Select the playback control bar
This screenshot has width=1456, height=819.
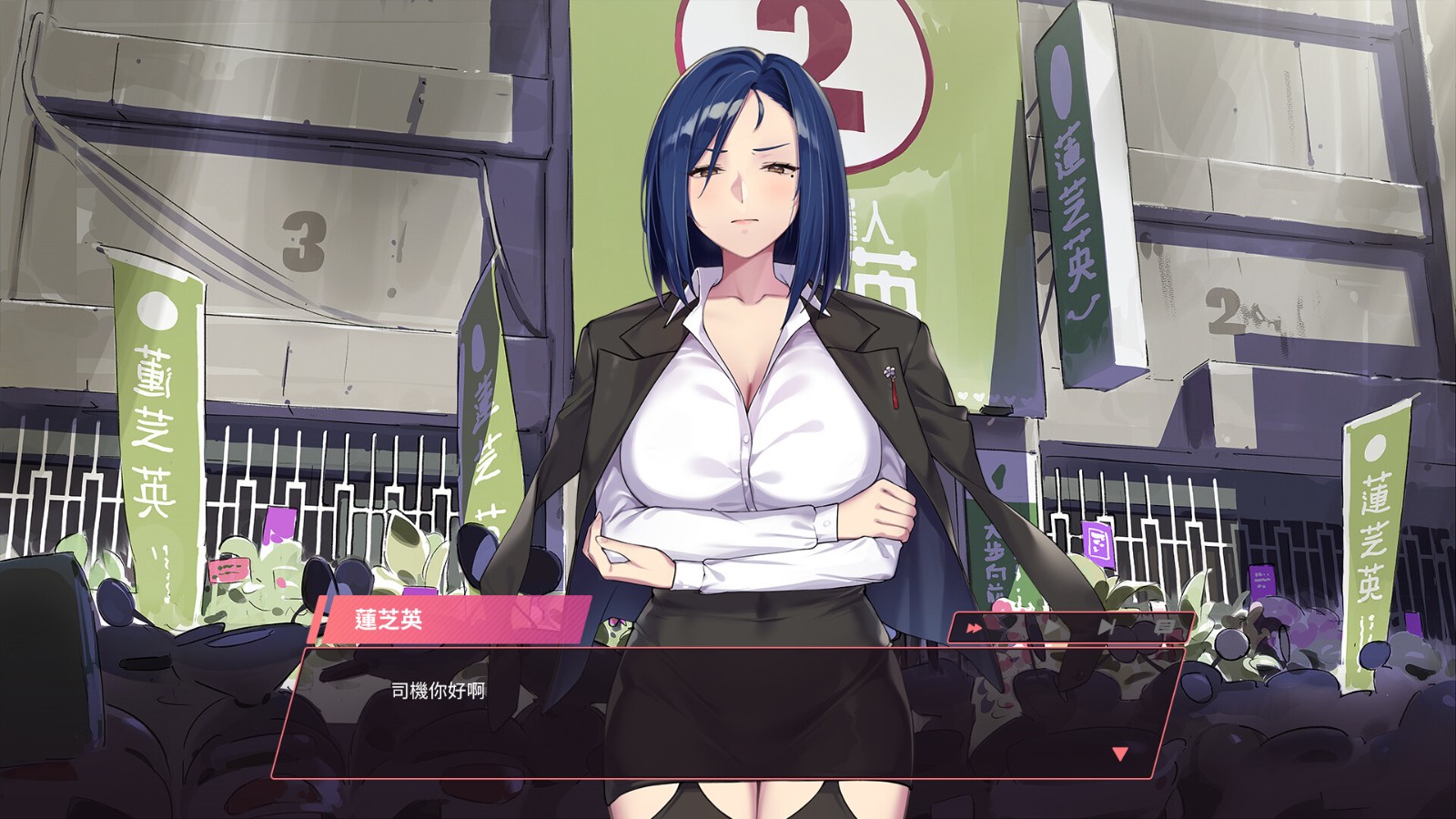coord(1069,628)
